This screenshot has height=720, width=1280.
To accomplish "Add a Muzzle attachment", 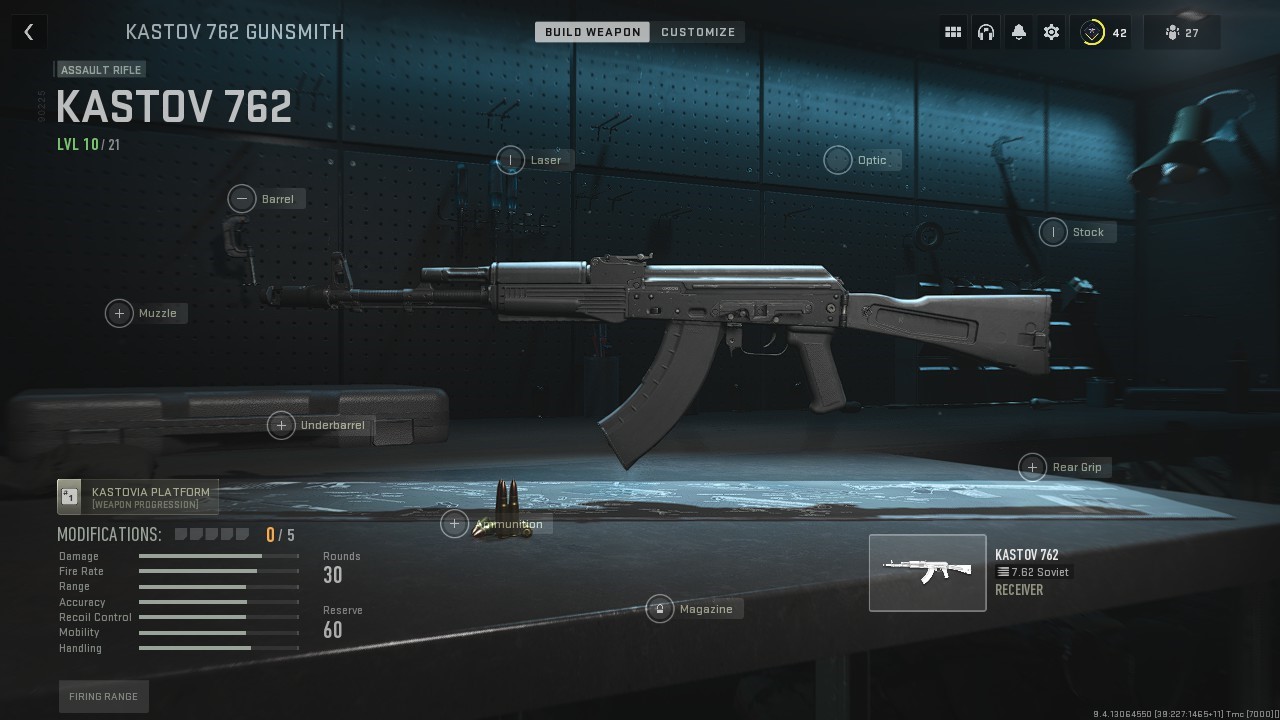I will tap(119, 313).
